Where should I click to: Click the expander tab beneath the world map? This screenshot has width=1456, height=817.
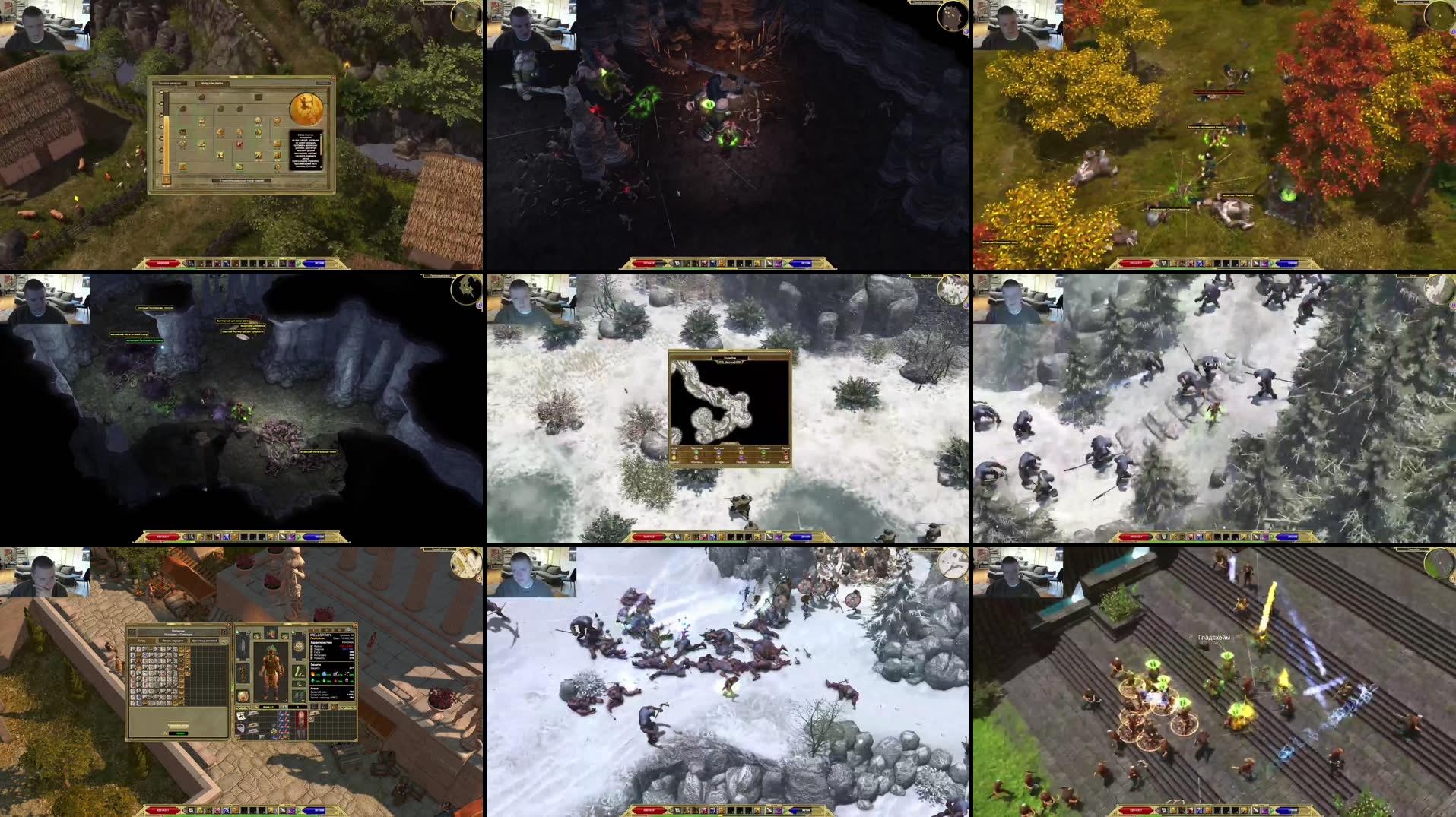729,443
